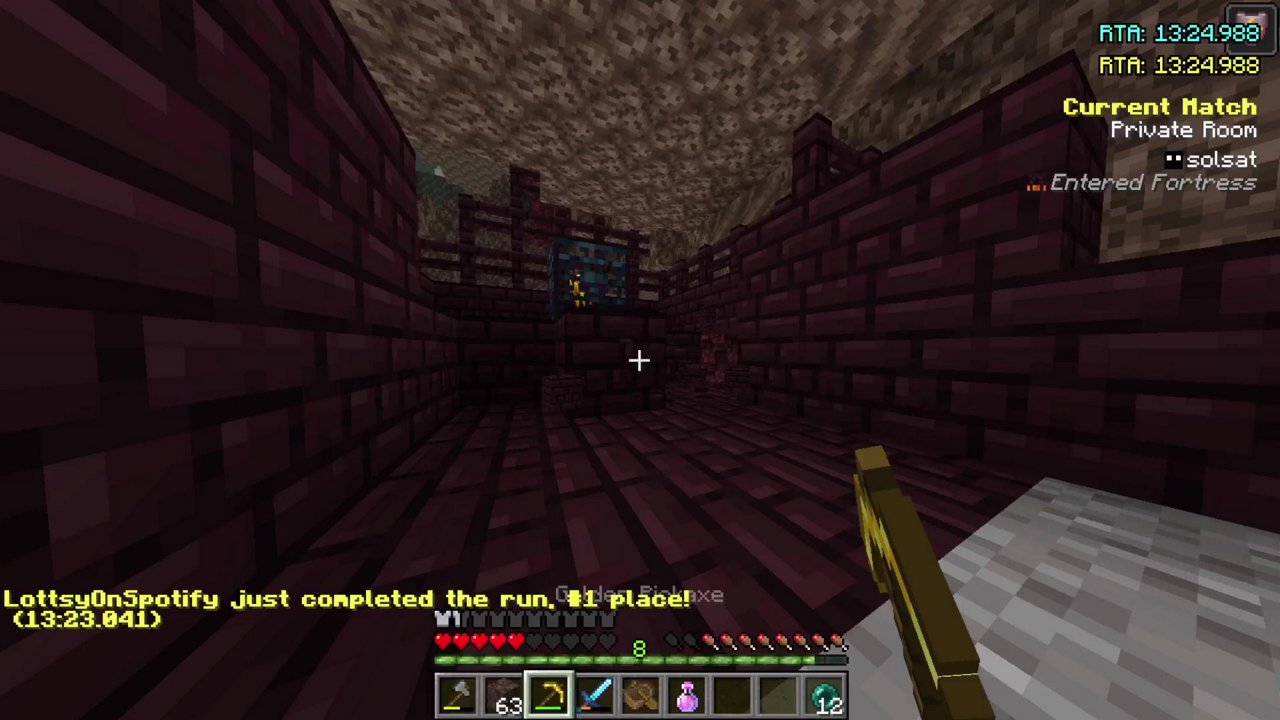Select the netherrack stack of 63

click(x=504, y=693)
